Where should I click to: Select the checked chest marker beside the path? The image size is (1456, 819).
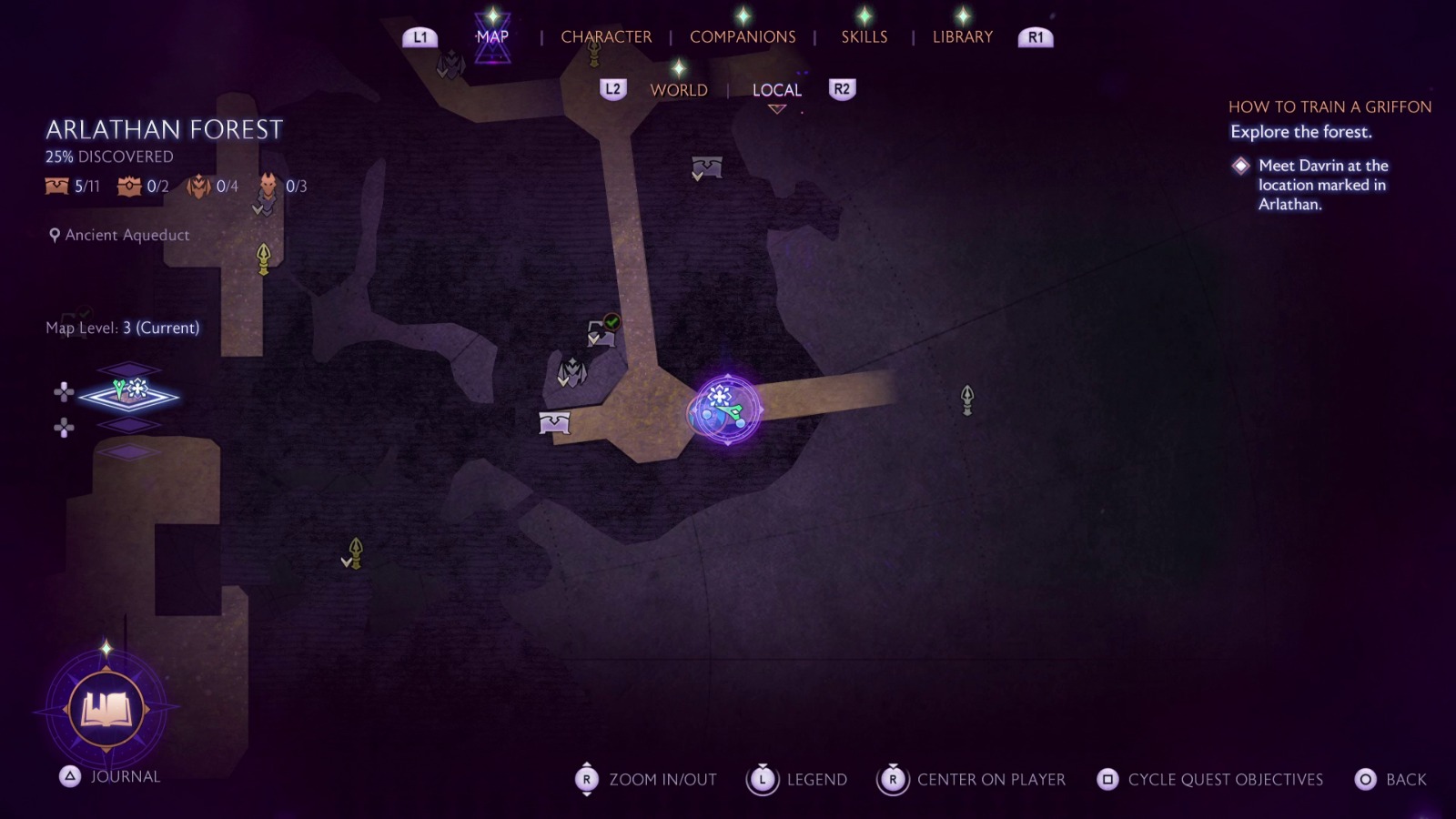[602, 332]
